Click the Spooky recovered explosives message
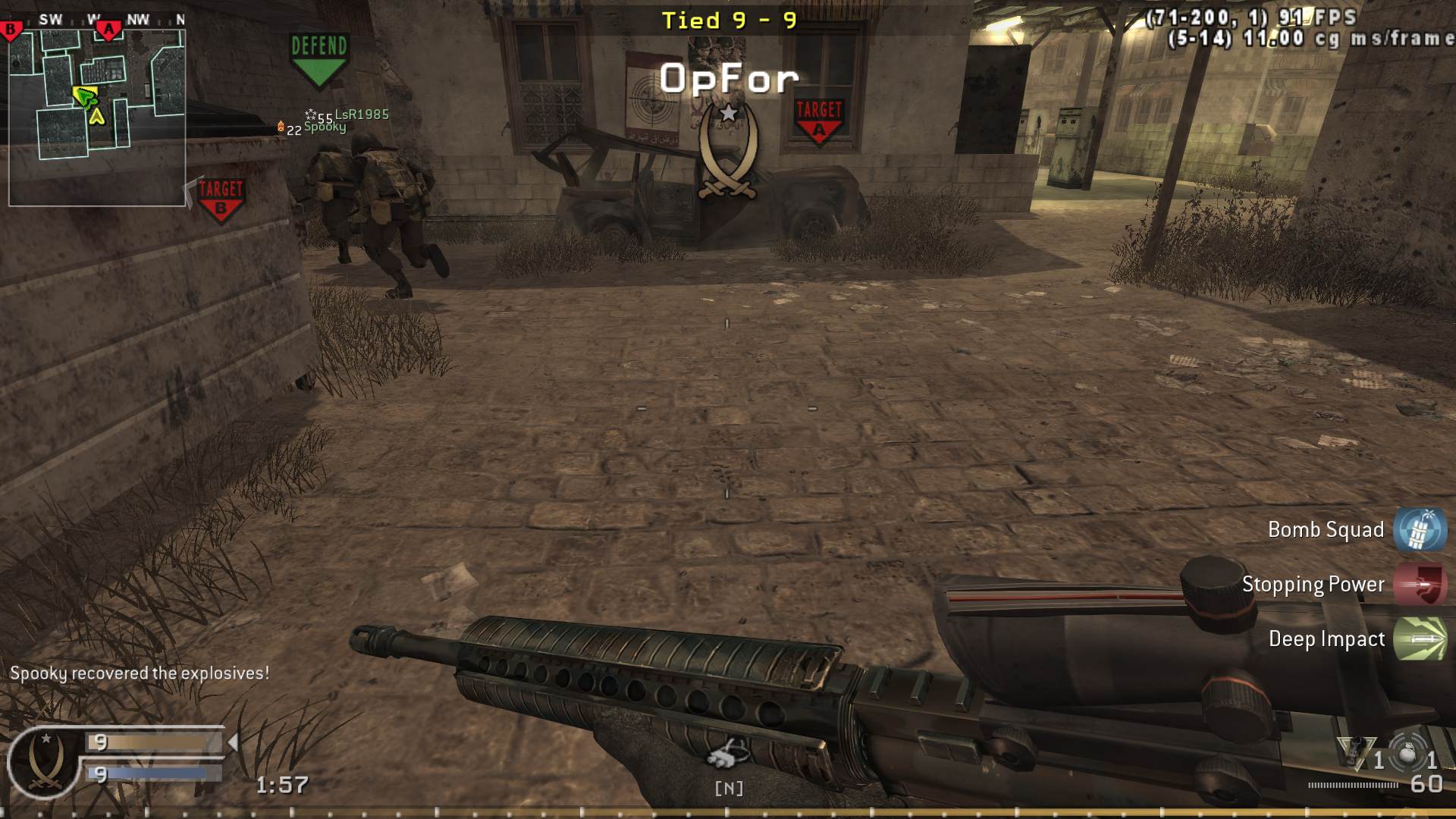This screenshot has width=1456, height=819. pos(138,671)
